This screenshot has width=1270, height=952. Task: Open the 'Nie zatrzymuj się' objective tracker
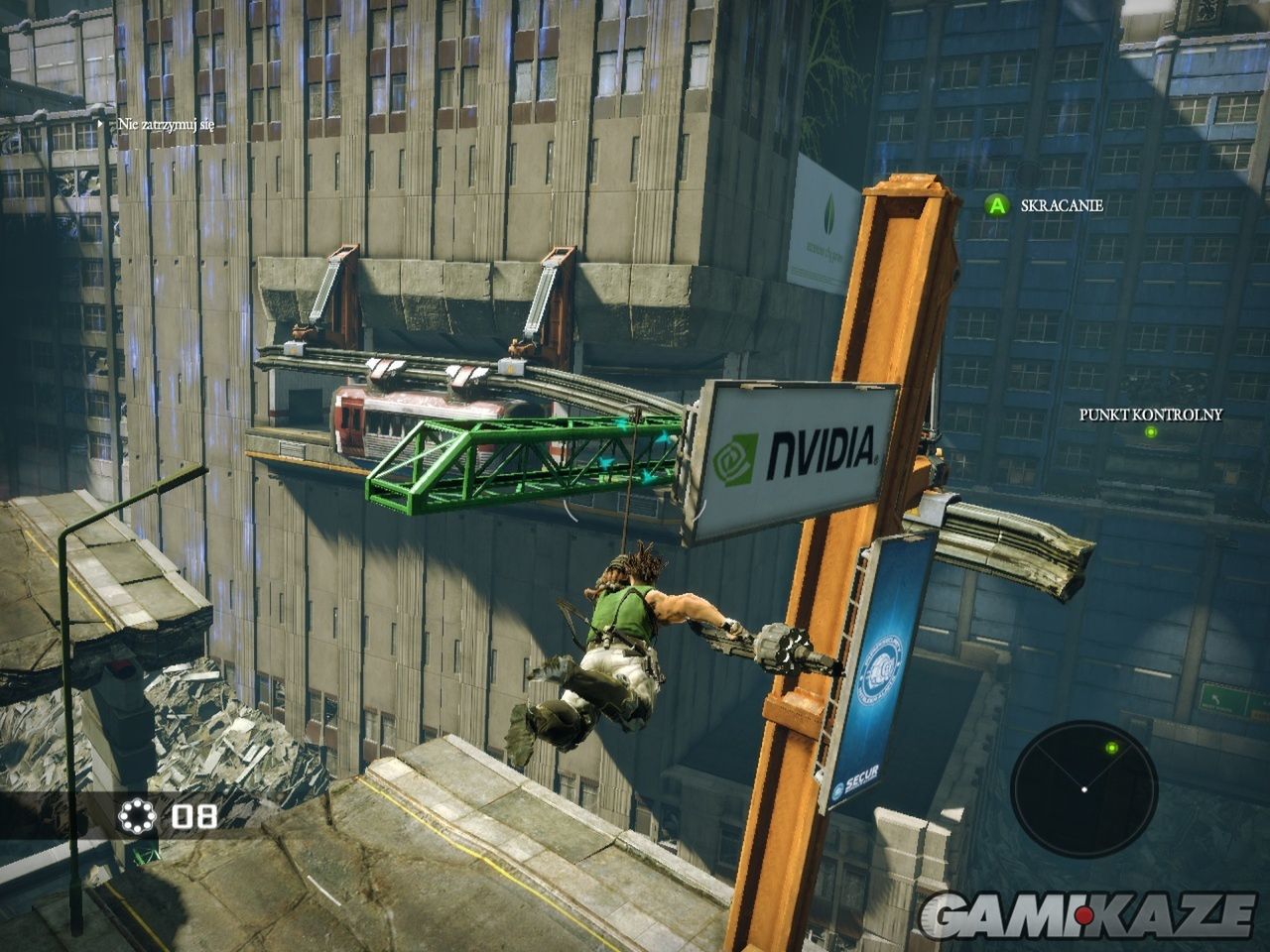pyautogui.click(x=166, y=124)
